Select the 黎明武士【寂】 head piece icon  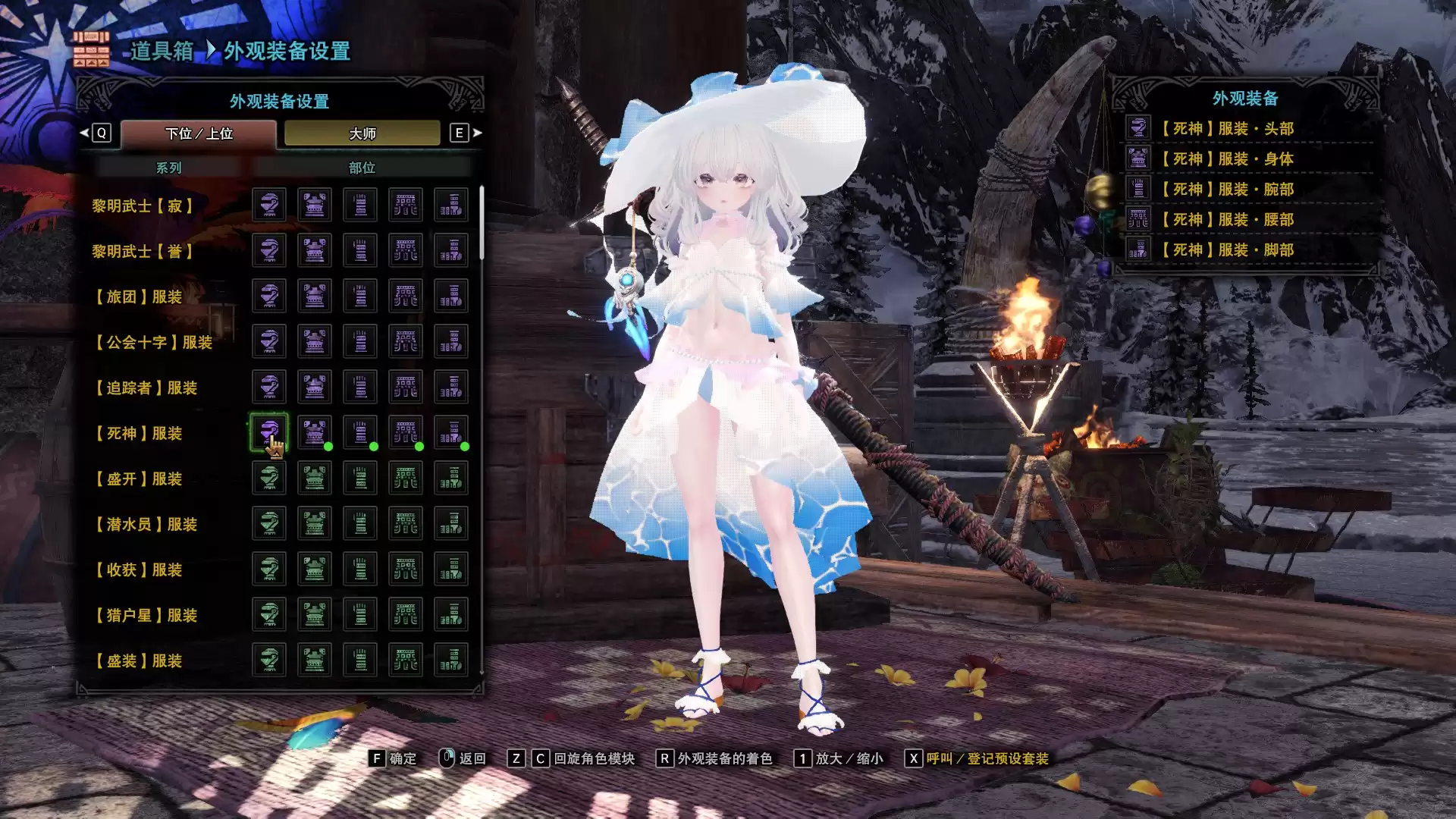click(x=269, y=205)
